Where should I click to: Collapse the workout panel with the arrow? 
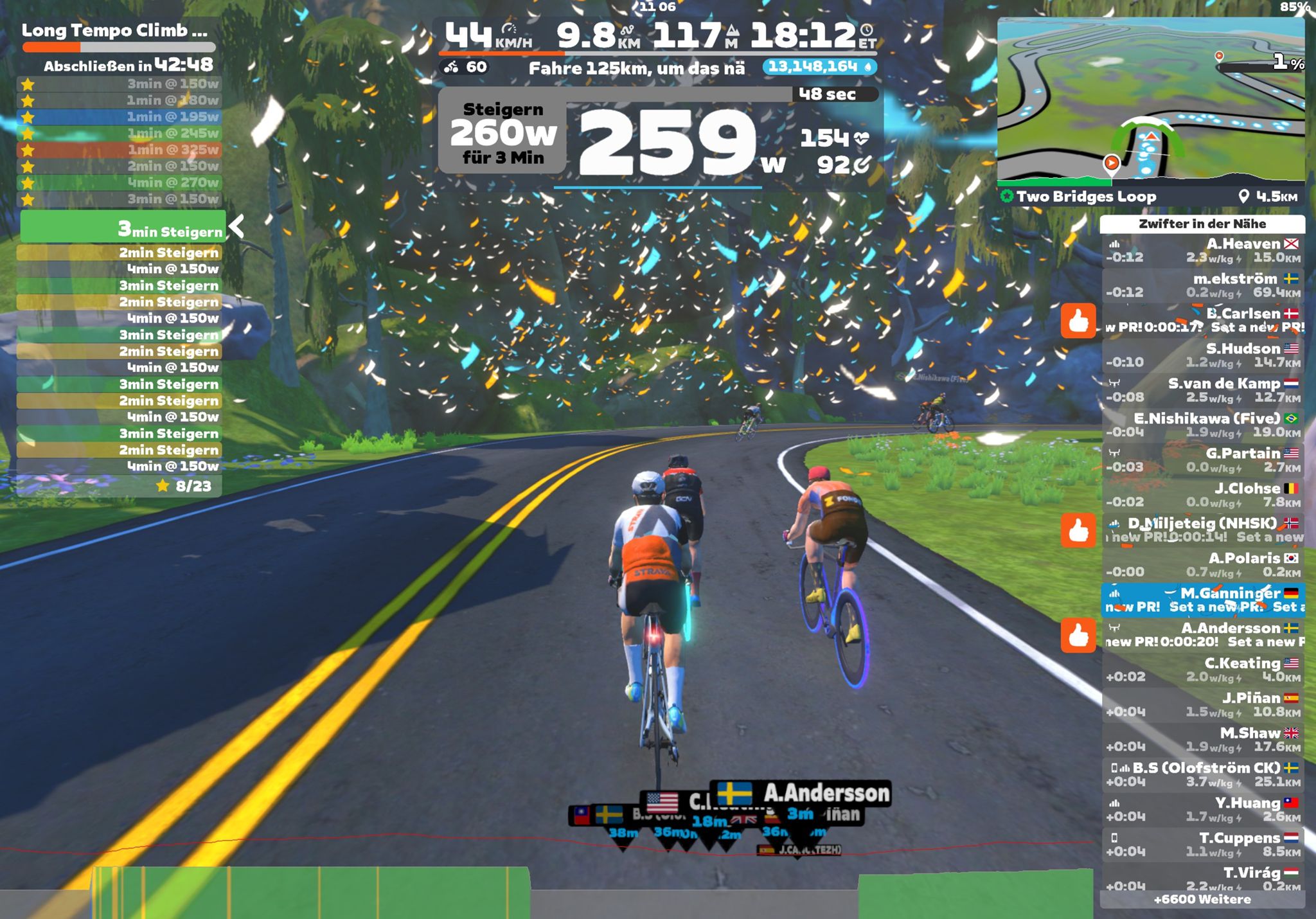(236, 226)
